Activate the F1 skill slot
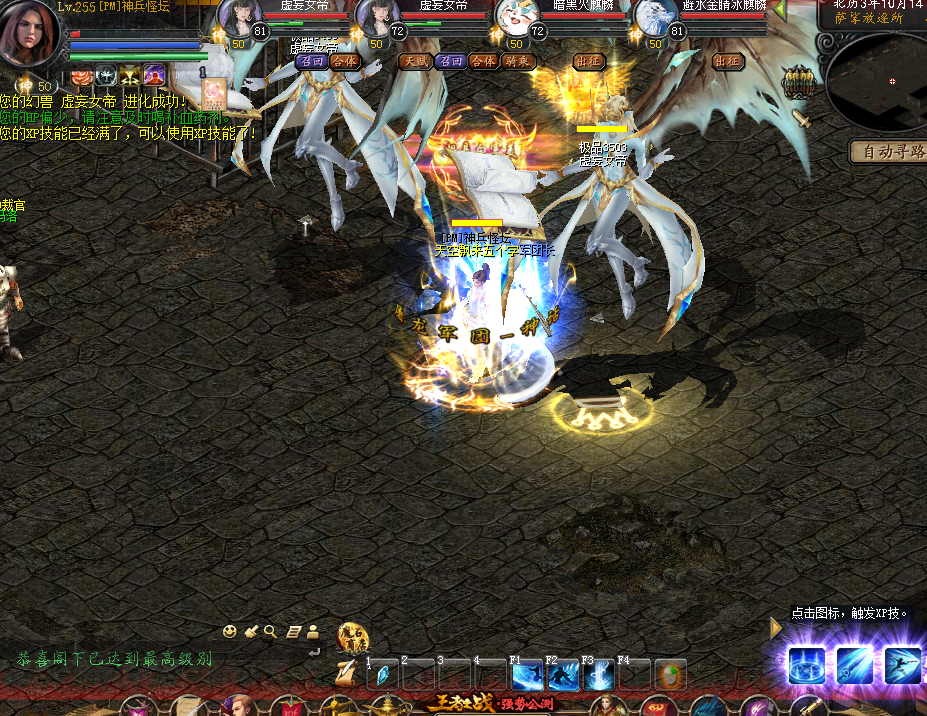The height and width of the screenshot is (716, 927). [527, 675]
